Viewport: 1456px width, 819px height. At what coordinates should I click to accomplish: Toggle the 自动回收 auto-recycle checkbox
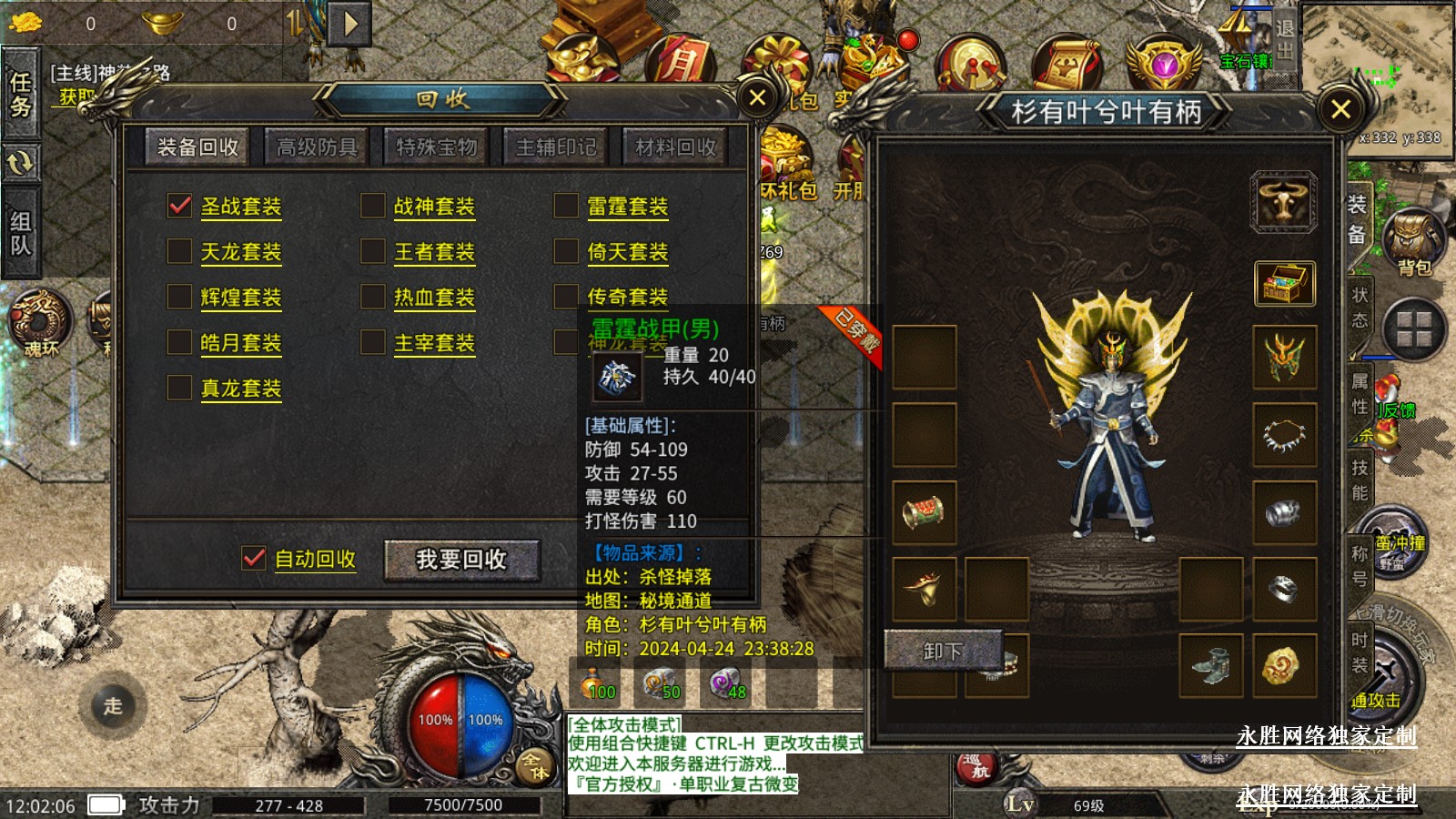tap(254, 558)
